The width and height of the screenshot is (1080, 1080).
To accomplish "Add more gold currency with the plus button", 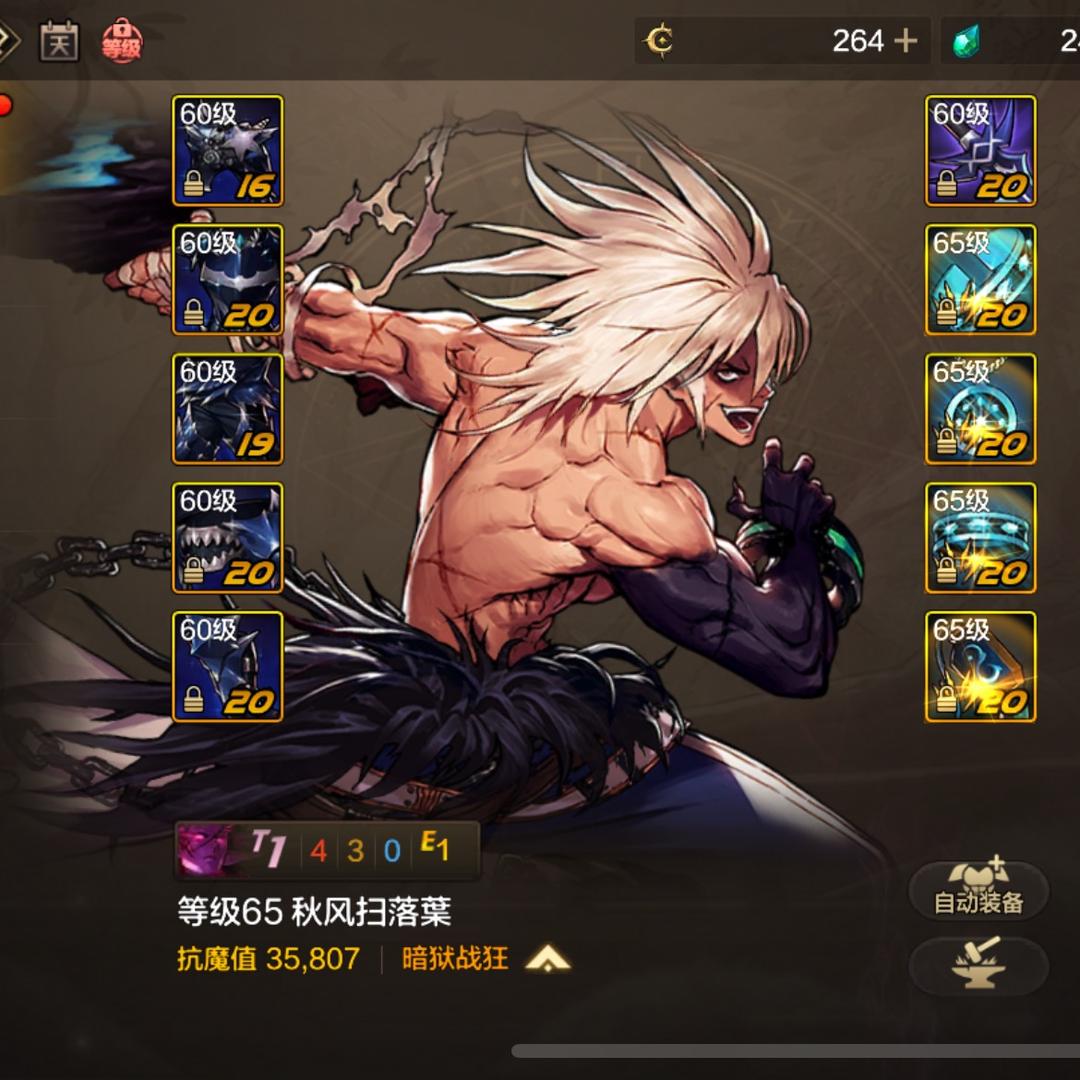I will (905, 41).
